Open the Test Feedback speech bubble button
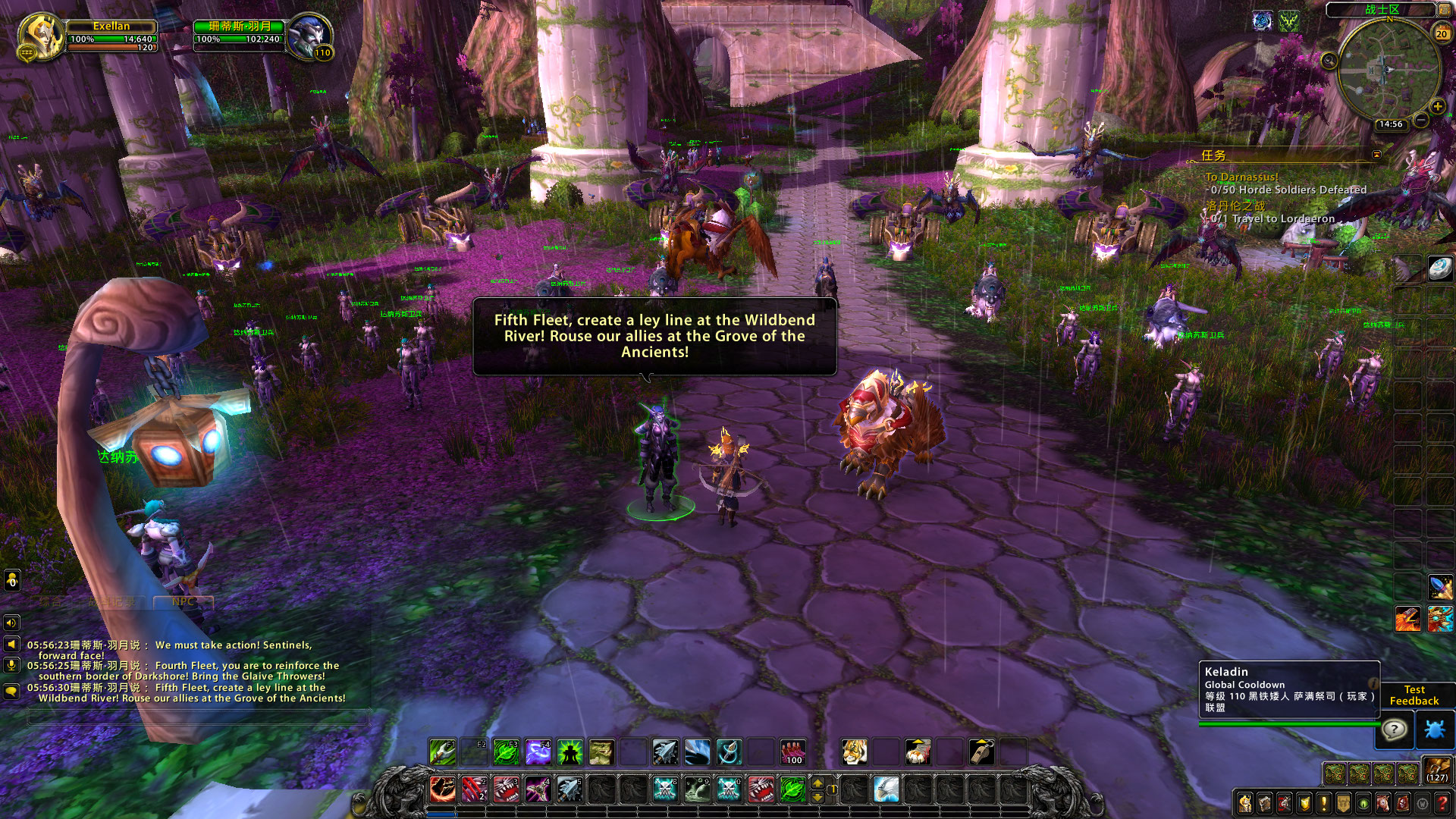Screen dimensions: 1456x819 click(x=1394, y=730)
